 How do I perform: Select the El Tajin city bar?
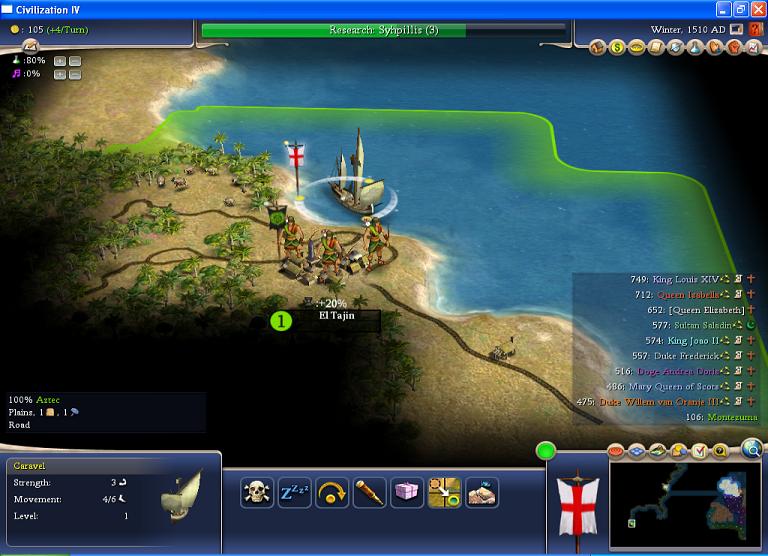(336, 316)
